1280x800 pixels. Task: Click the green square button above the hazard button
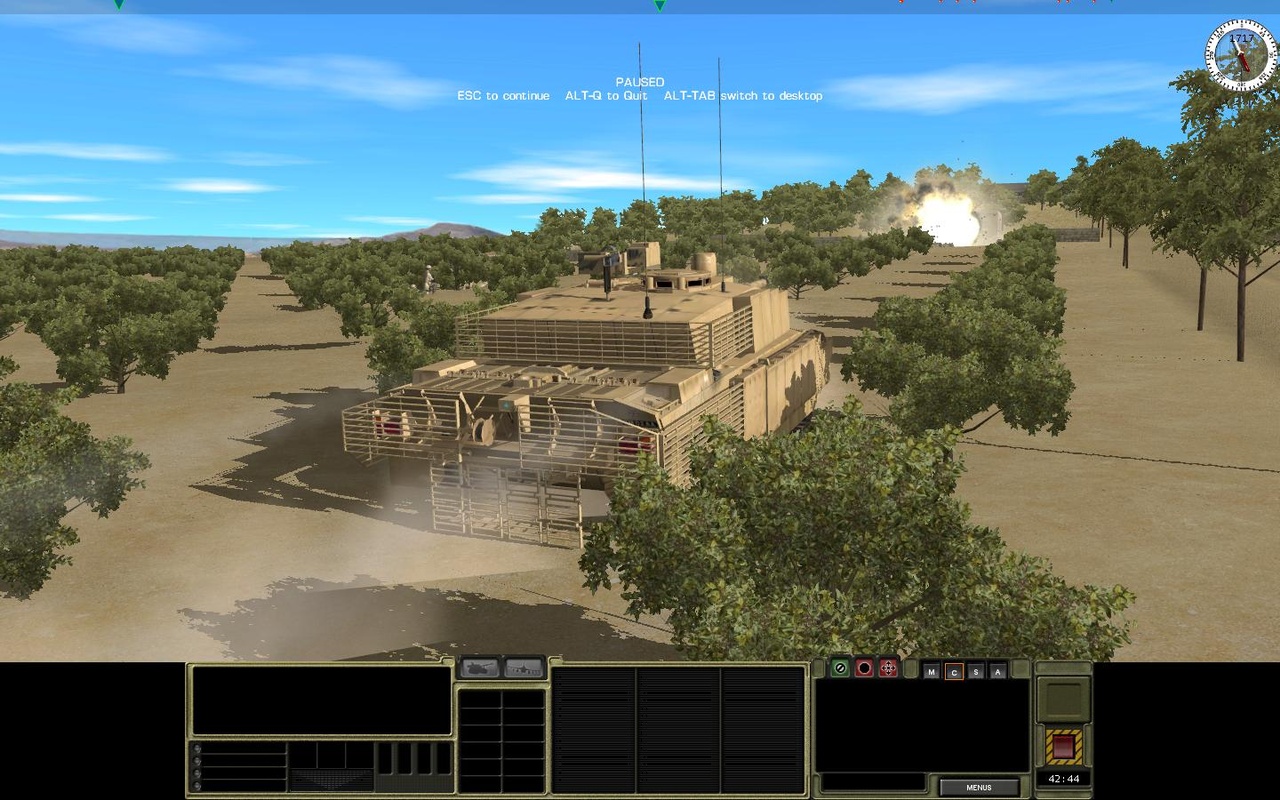1062,700
